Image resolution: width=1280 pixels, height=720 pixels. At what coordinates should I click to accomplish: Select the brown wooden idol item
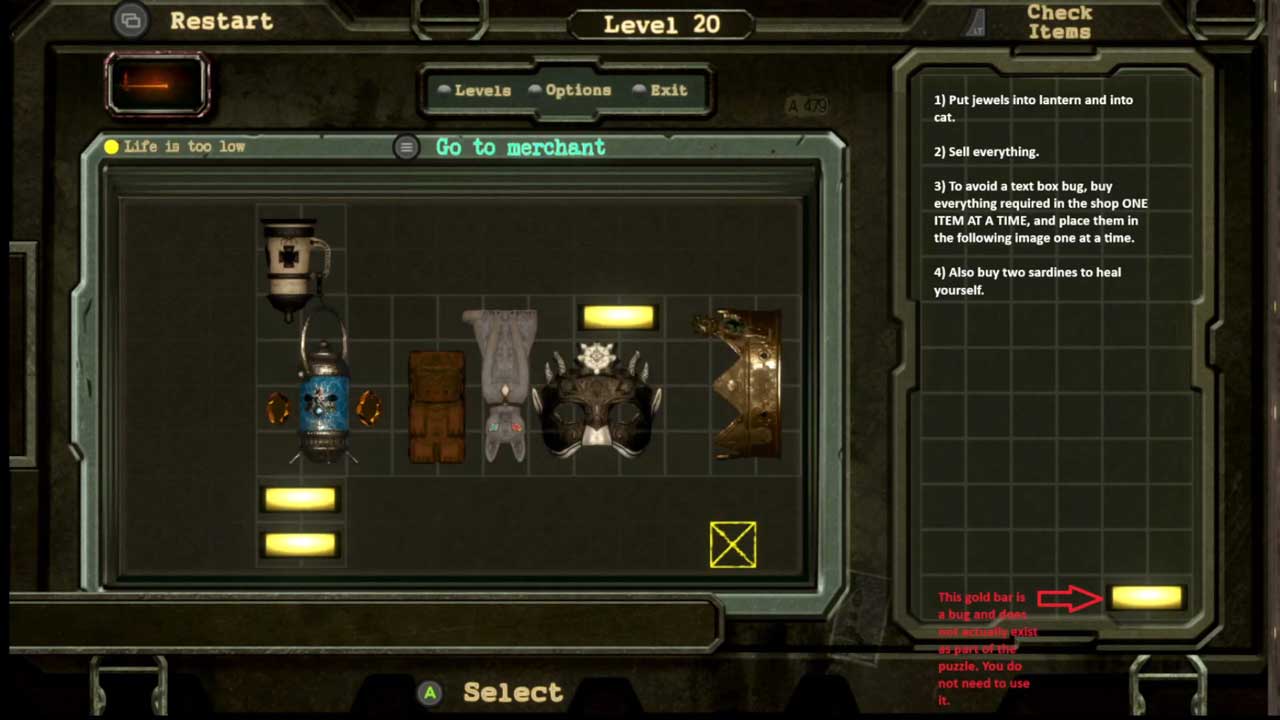[437, 407]
